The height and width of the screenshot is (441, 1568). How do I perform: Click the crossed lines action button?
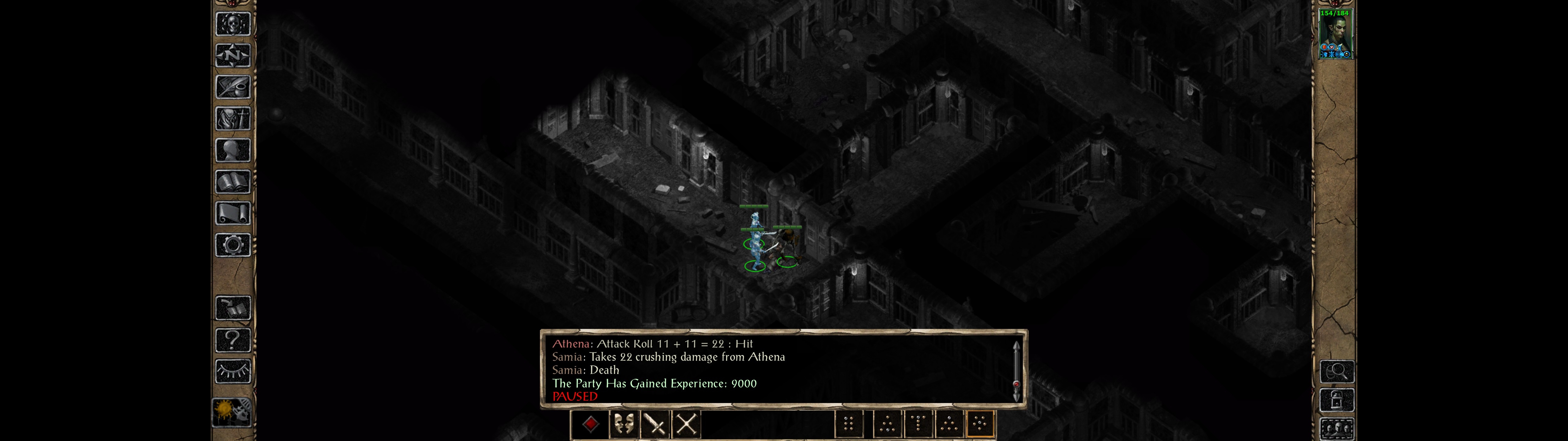[687, 424]
